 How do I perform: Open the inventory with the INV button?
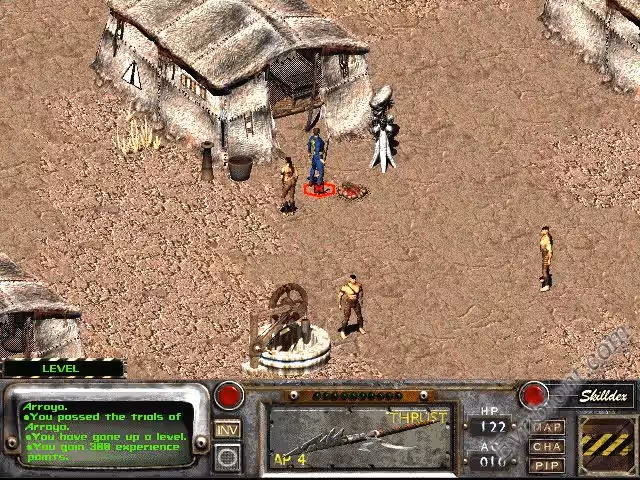227,430
